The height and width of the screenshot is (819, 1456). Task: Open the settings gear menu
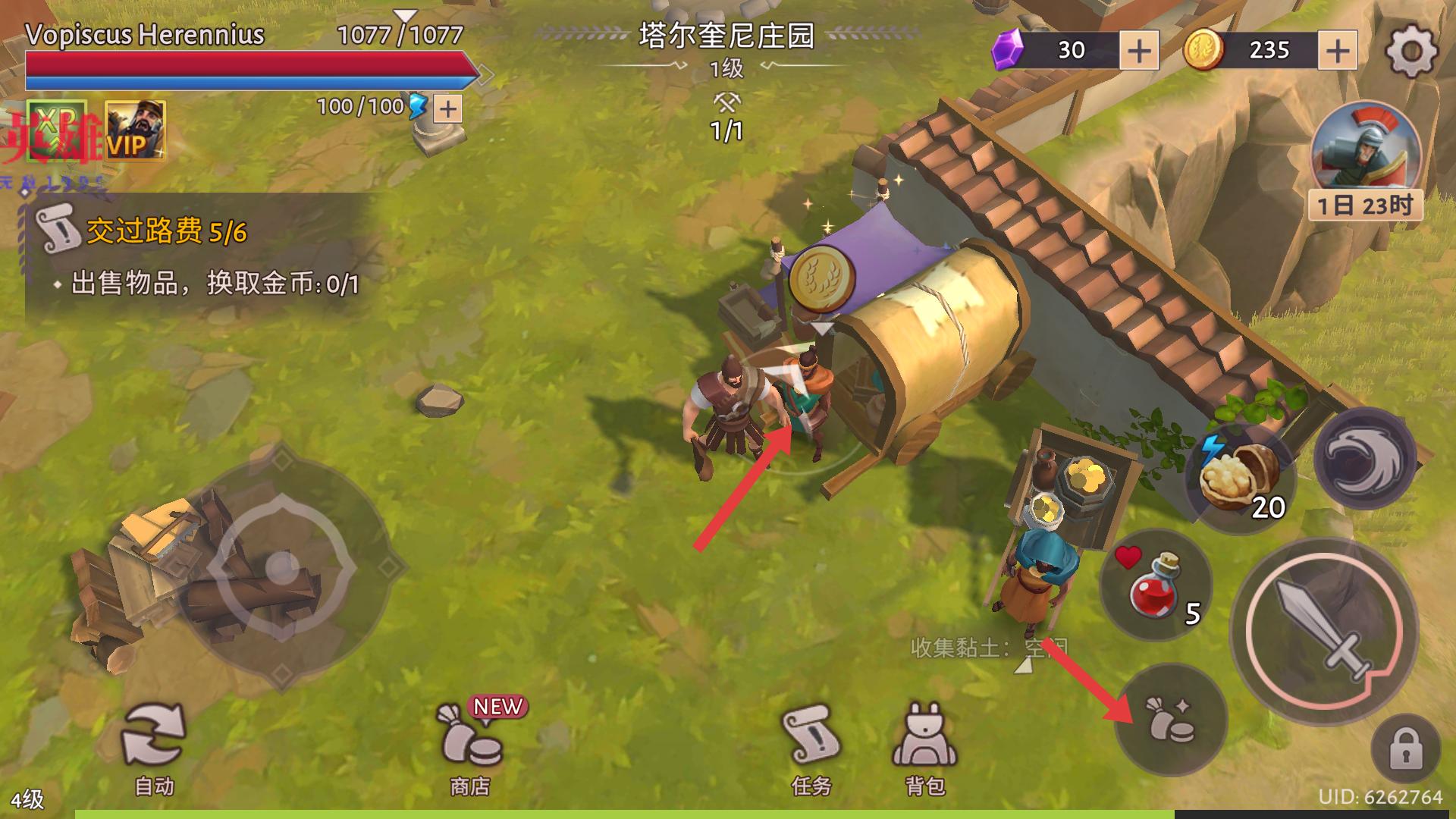click(1410, 52)
